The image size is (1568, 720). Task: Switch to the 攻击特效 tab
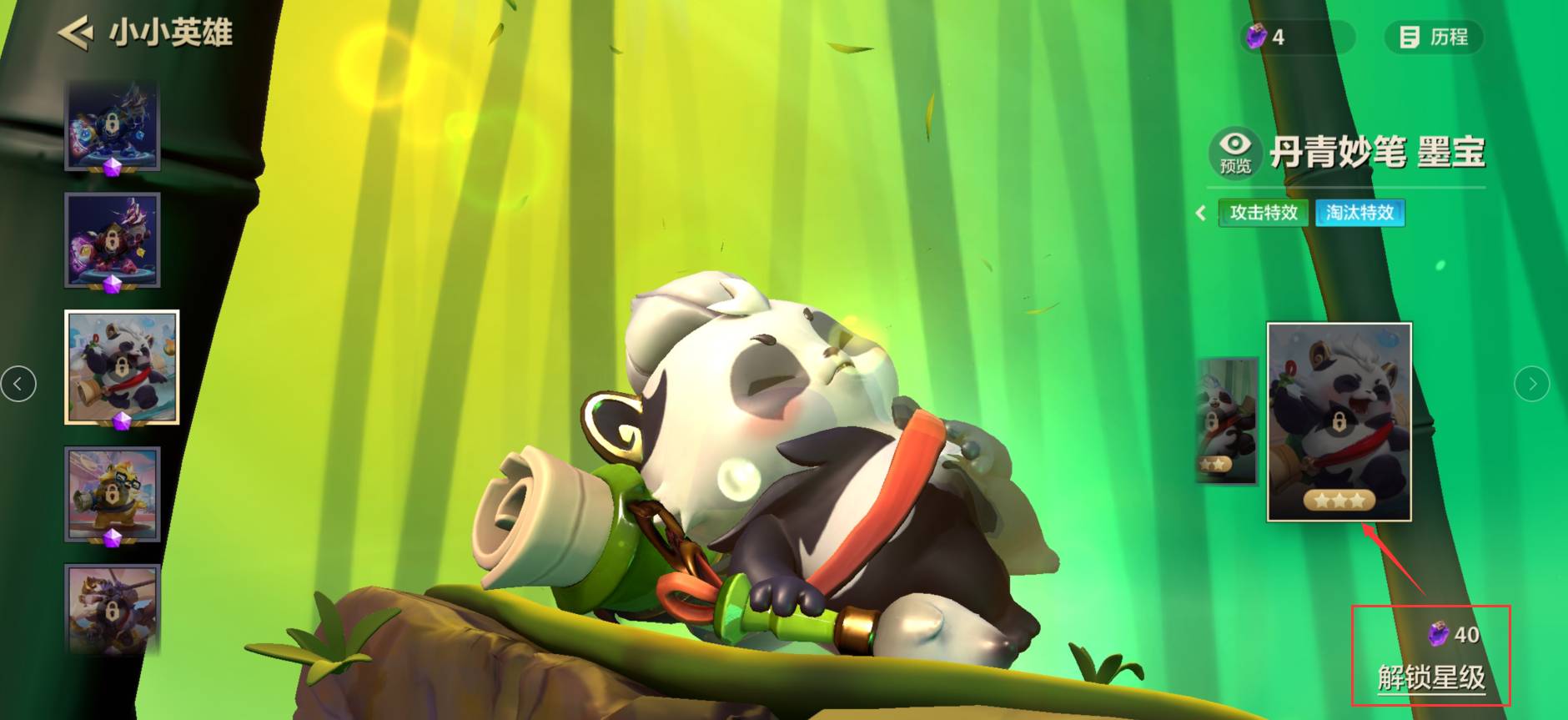click(1263, 213)
